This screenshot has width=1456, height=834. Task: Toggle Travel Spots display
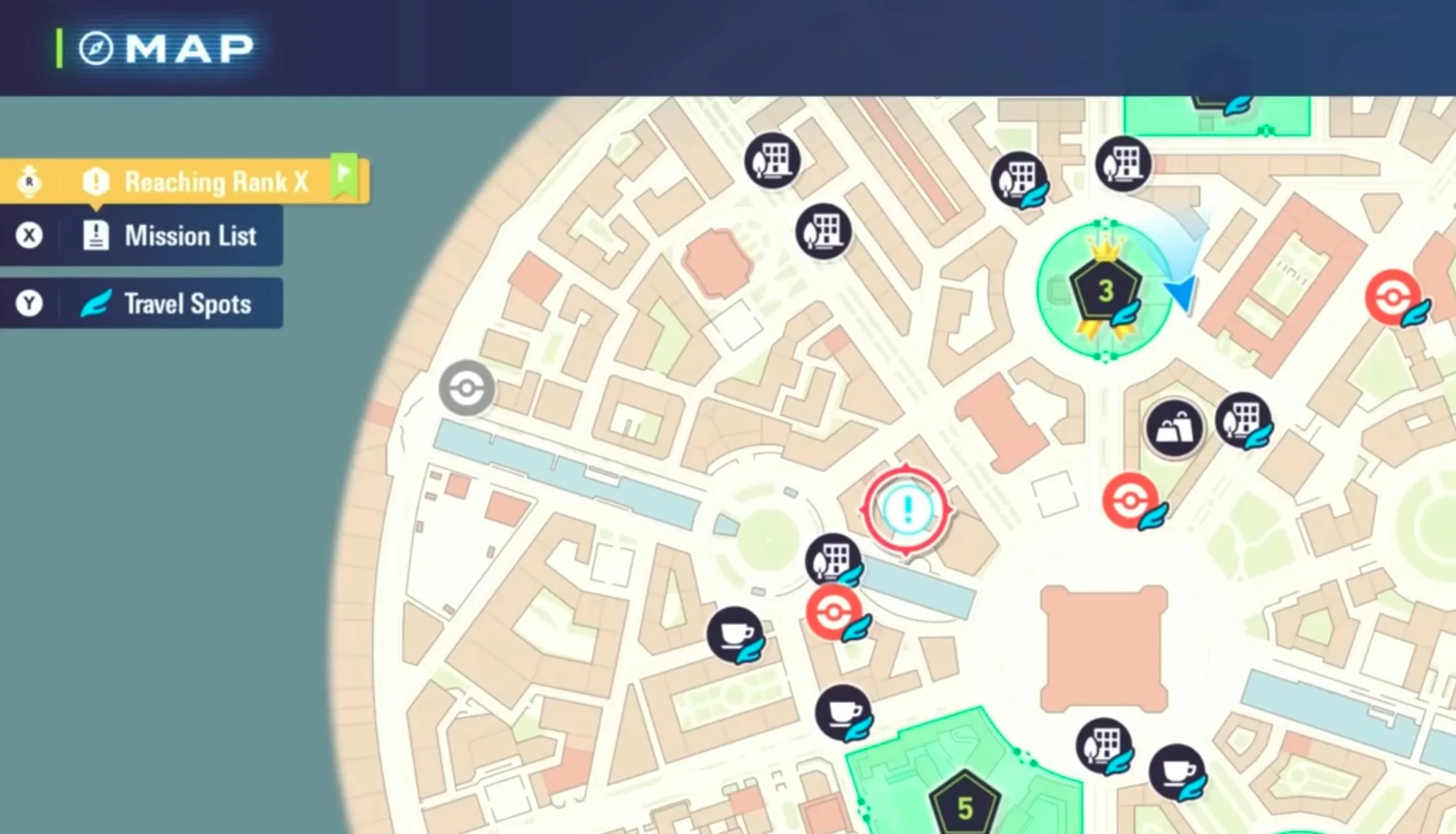(x=170, y=304)
